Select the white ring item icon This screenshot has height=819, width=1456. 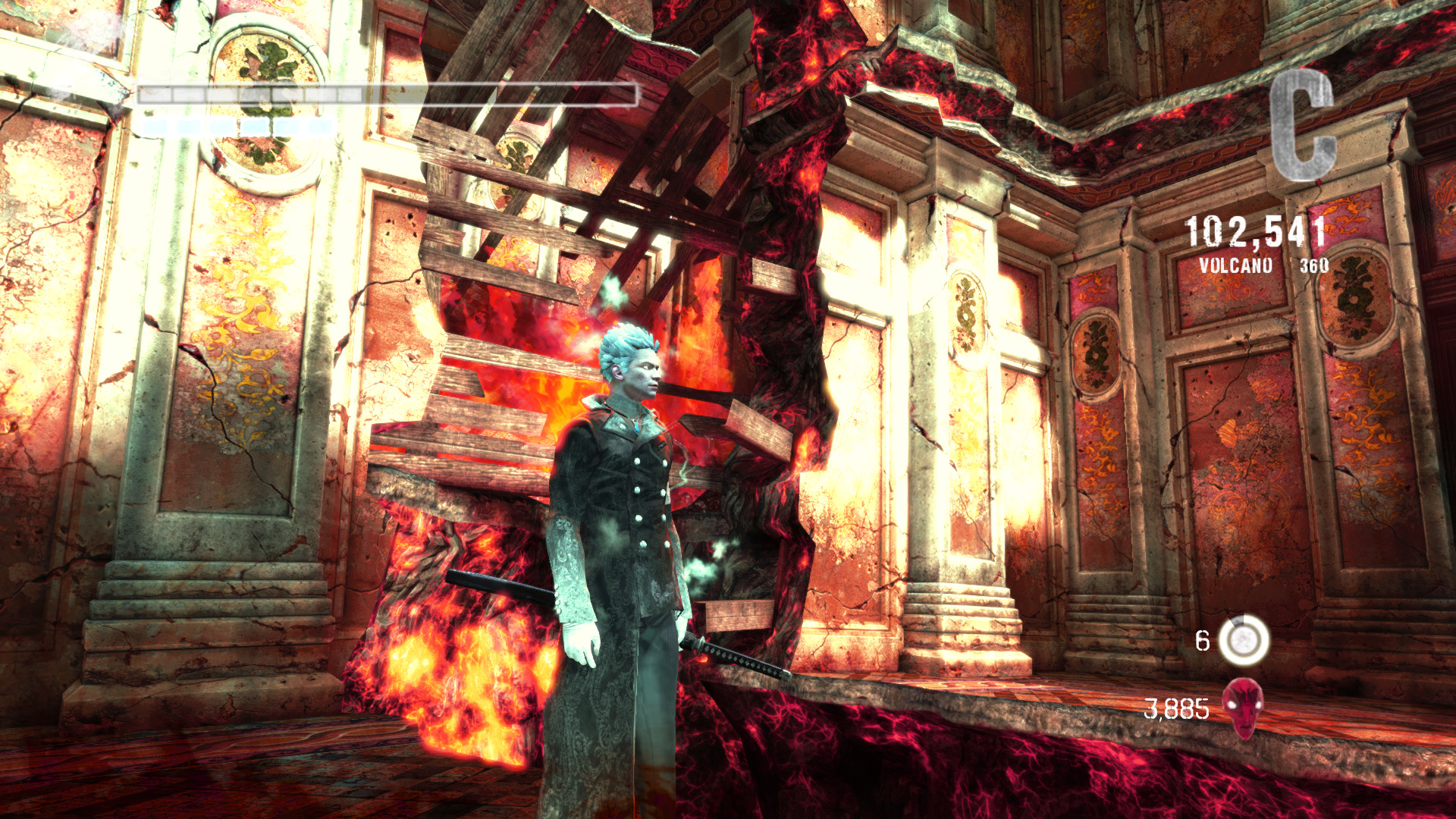(1244, 641)
